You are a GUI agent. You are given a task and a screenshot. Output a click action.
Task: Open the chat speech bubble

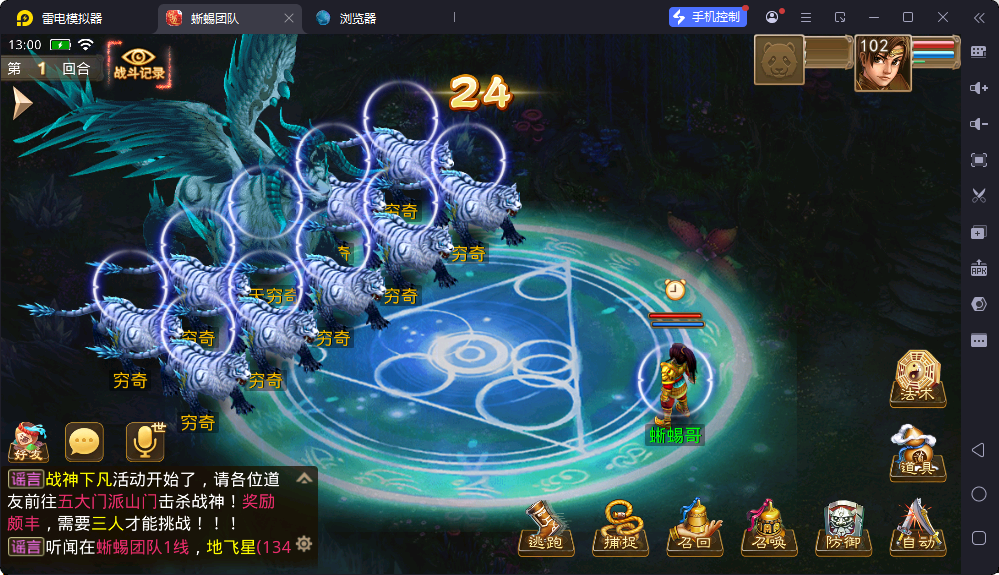[x=84, y=442]
